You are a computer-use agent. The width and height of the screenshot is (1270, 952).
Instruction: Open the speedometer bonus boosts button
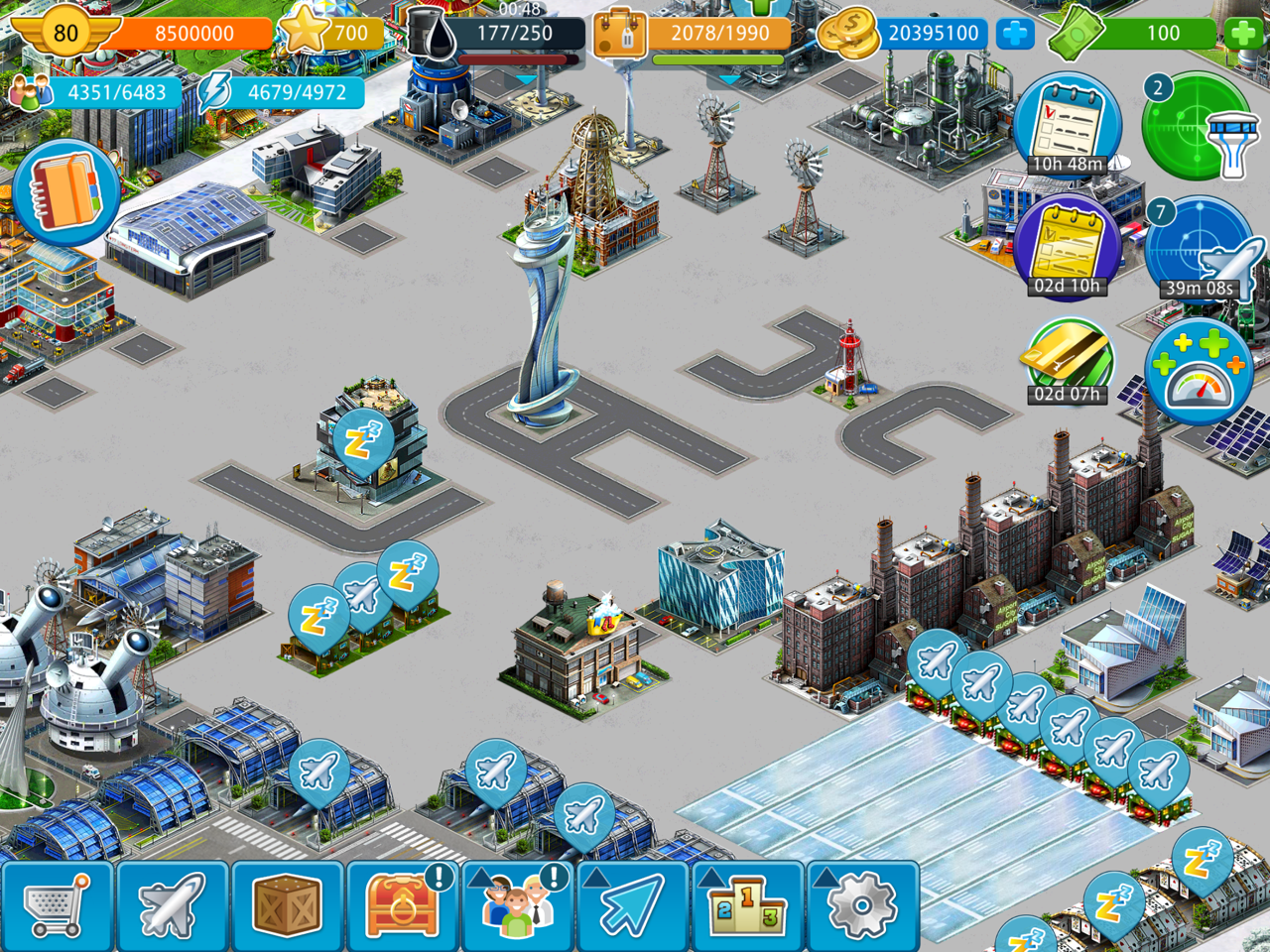(1199, 372)
